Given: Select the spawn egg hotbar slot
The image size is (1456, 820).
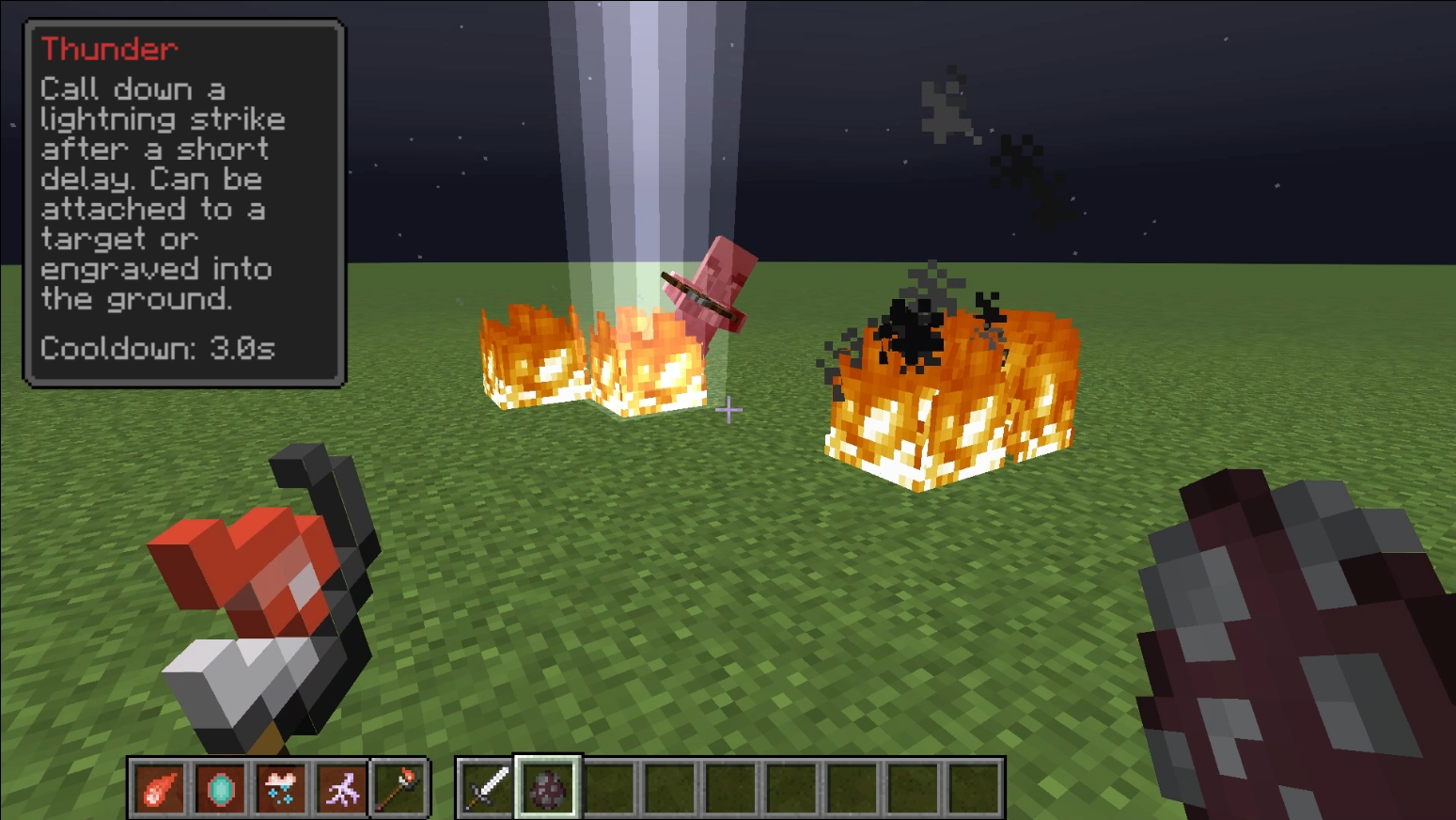Looking at the screenshot, I should pyautogui.click(x=548, y=788).
